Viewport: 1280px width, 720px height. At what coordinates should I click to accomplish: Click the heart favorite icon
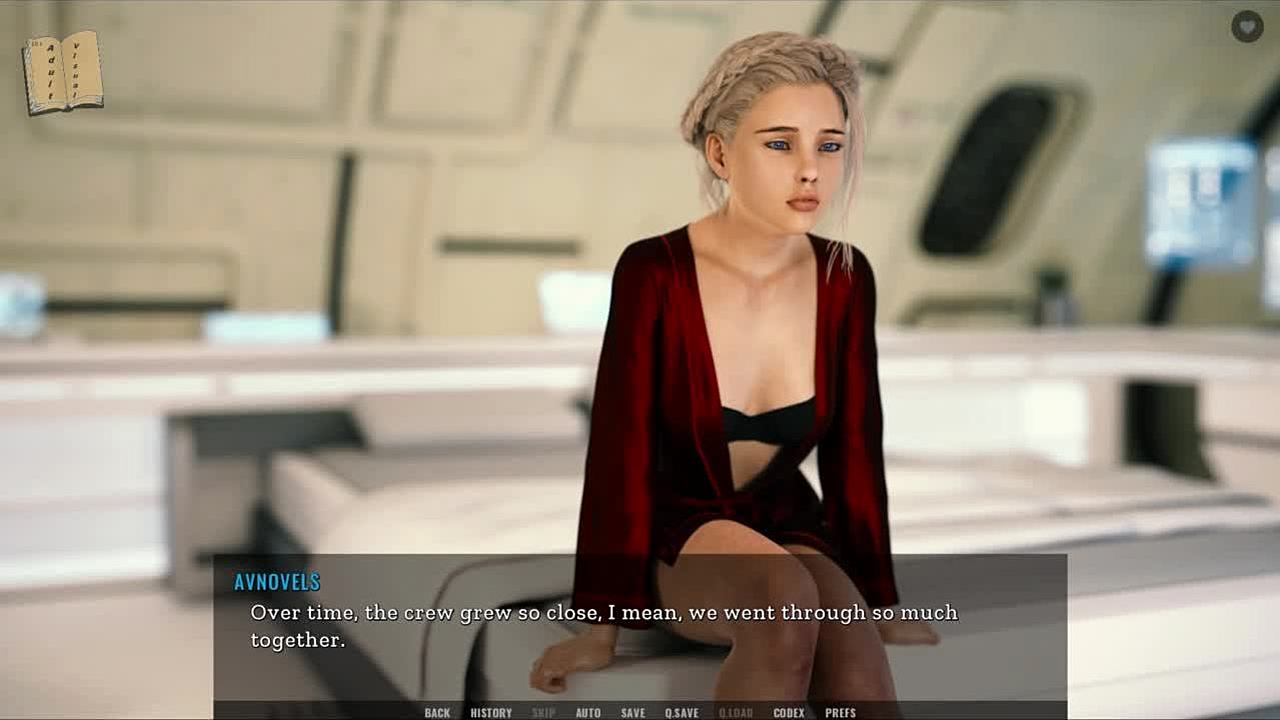click(1247, 27)
